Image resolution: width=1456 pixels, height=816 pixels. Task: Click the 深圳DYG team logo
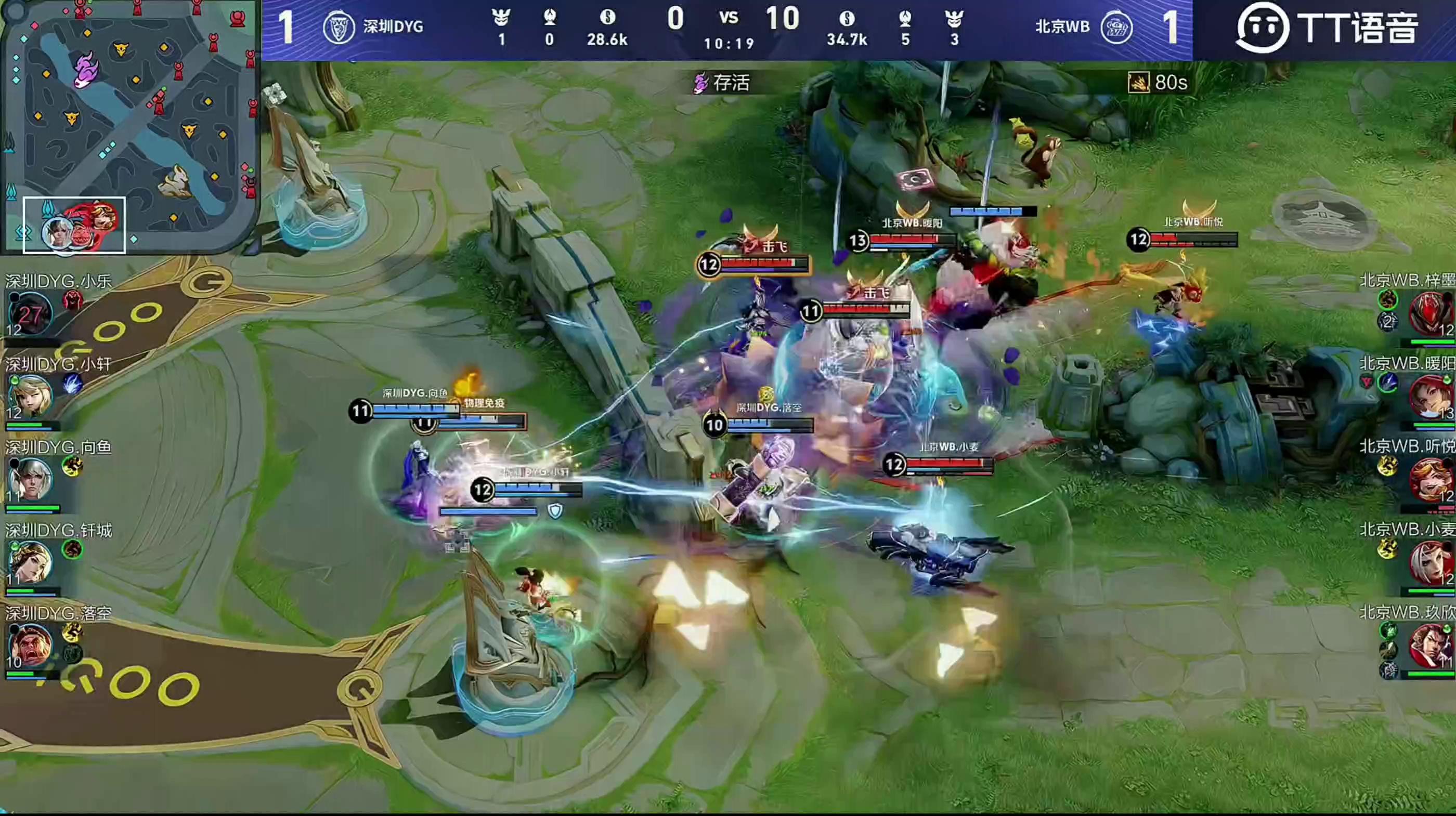(x=338, y=27)
